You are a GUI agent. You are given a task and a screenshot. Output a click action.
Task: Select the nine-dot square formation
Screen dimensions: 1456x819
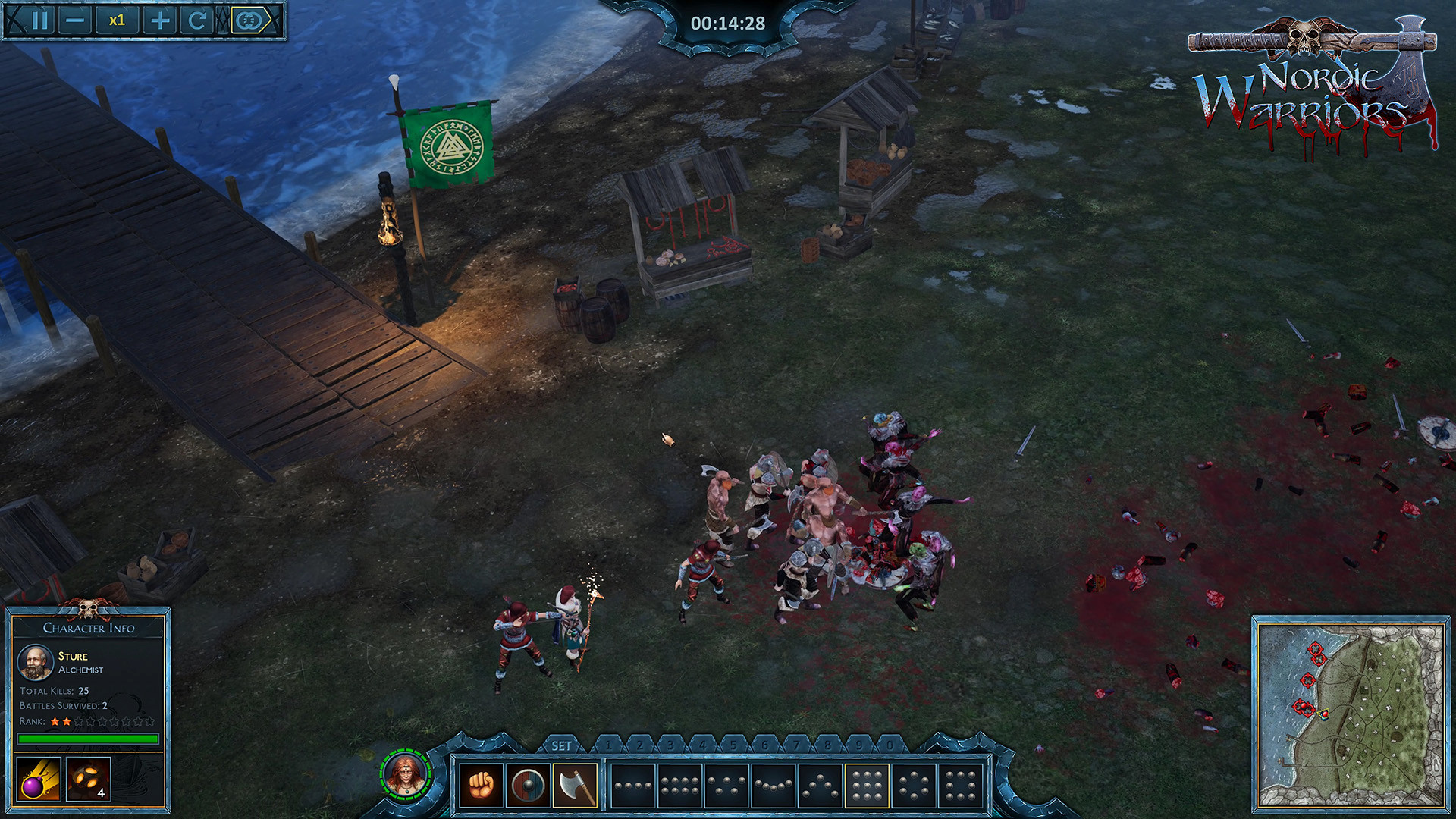click(867, 786)
